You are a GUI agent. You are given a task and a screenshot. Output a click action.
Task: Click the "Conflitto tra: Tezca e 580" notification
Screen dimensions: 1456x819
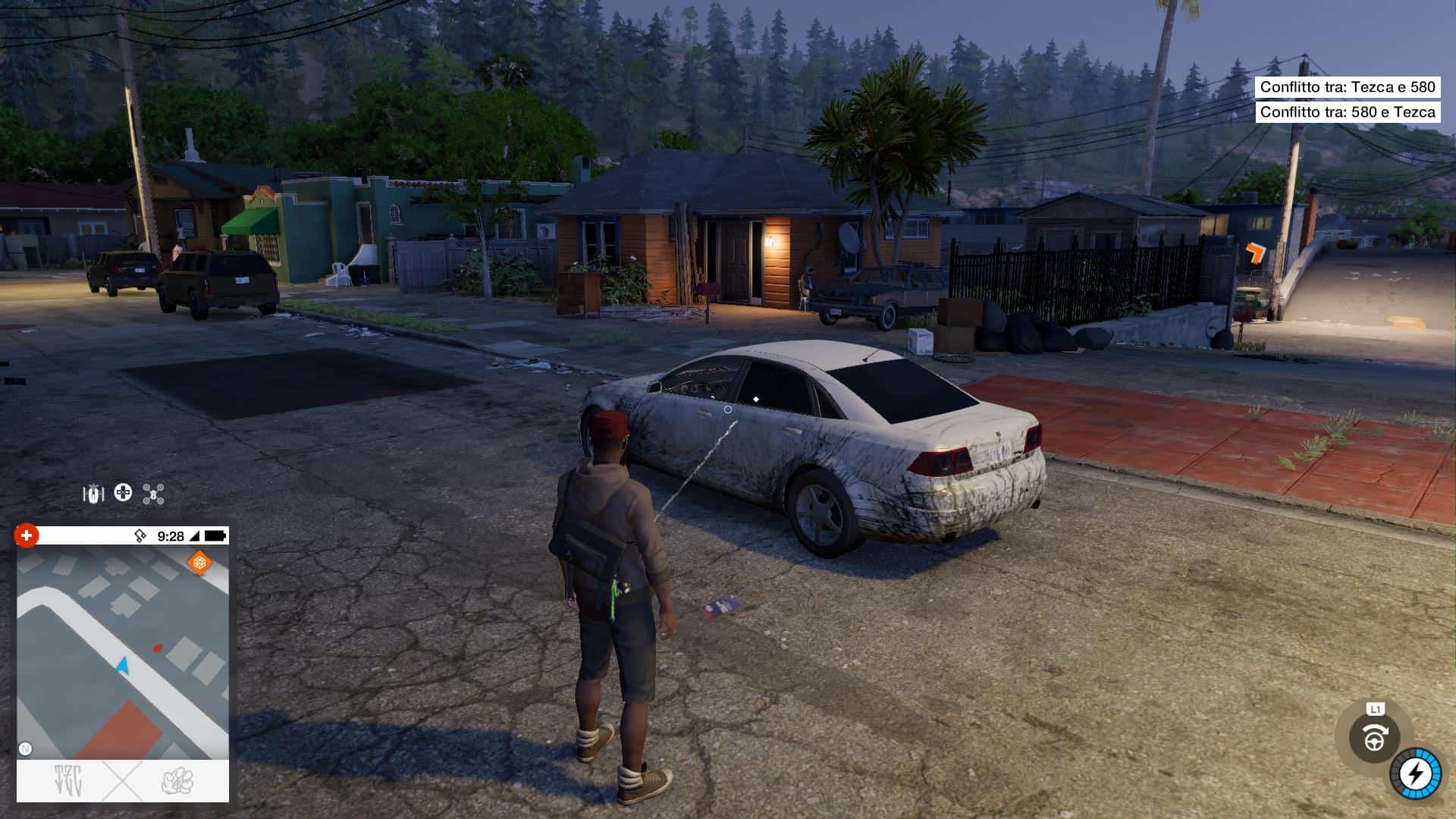coord(1347,87)
